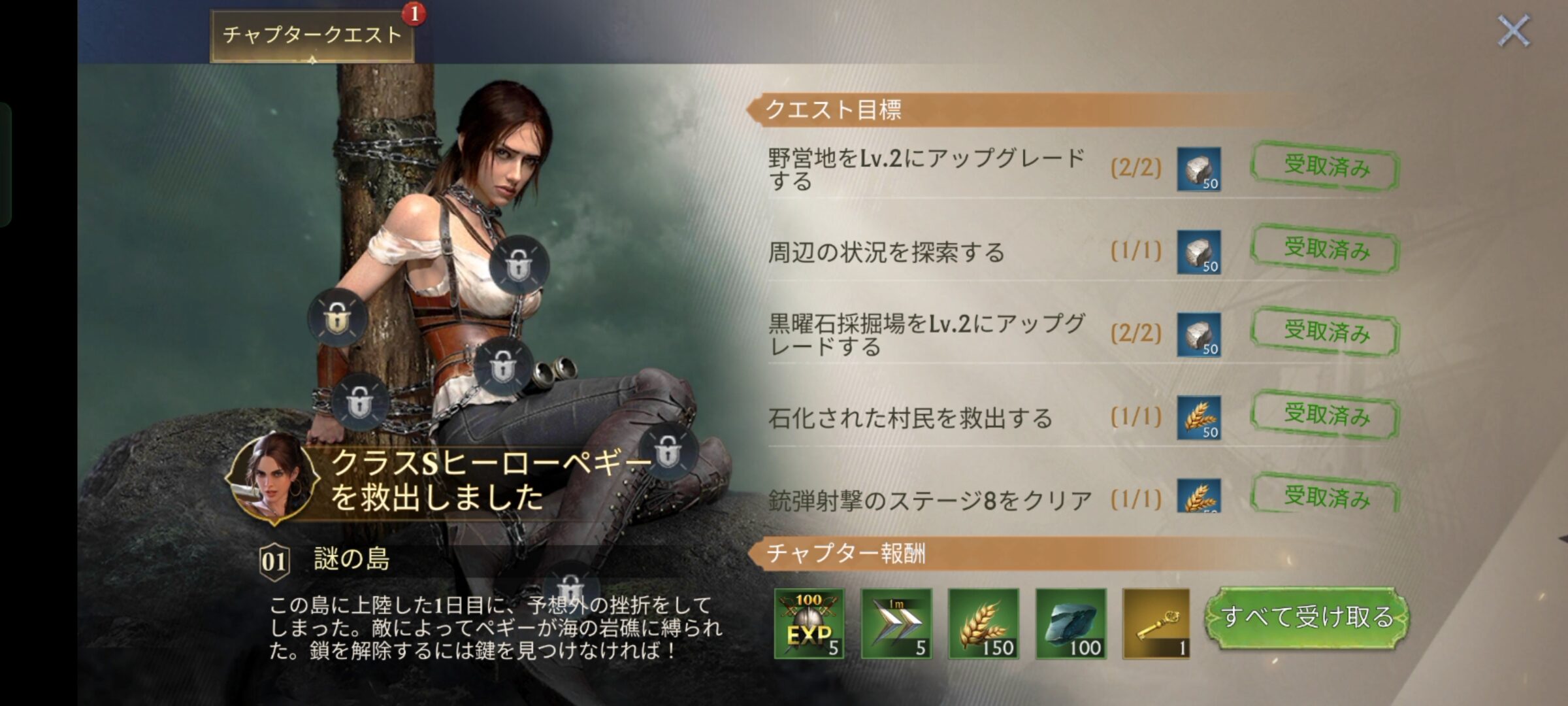This screenshot has height=706, width=1568.
Task: Tap the camp upgrade quest's stone reward
Action: coord(1199,169)
